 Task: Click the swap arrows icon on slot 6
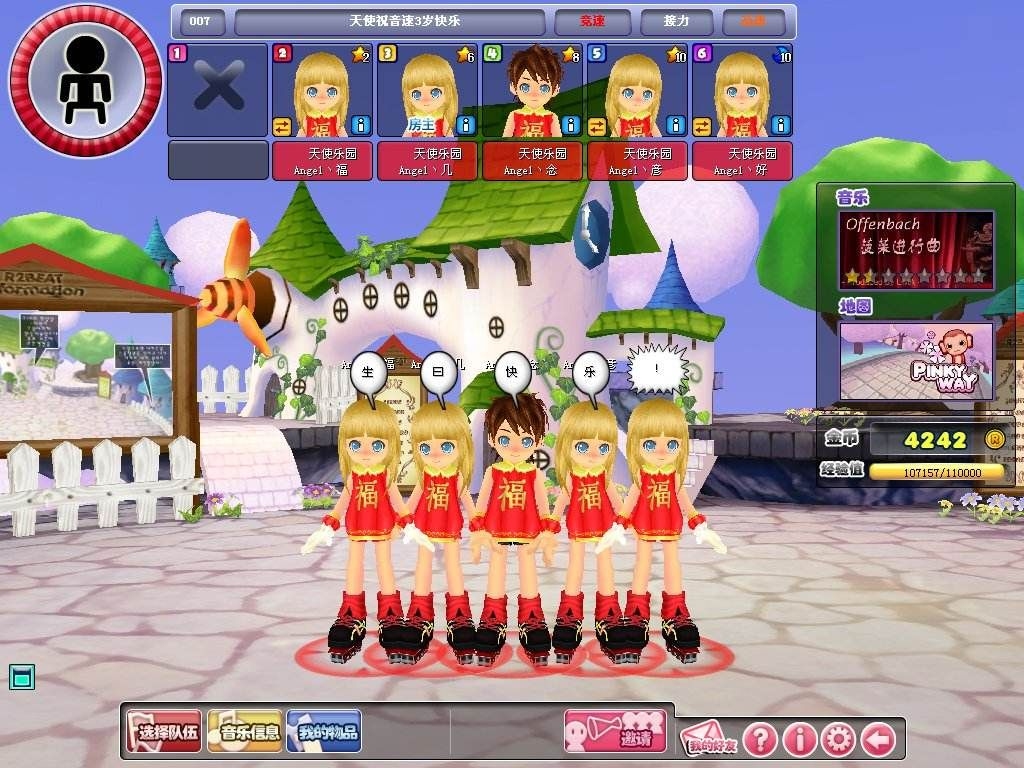pos(702,126)
